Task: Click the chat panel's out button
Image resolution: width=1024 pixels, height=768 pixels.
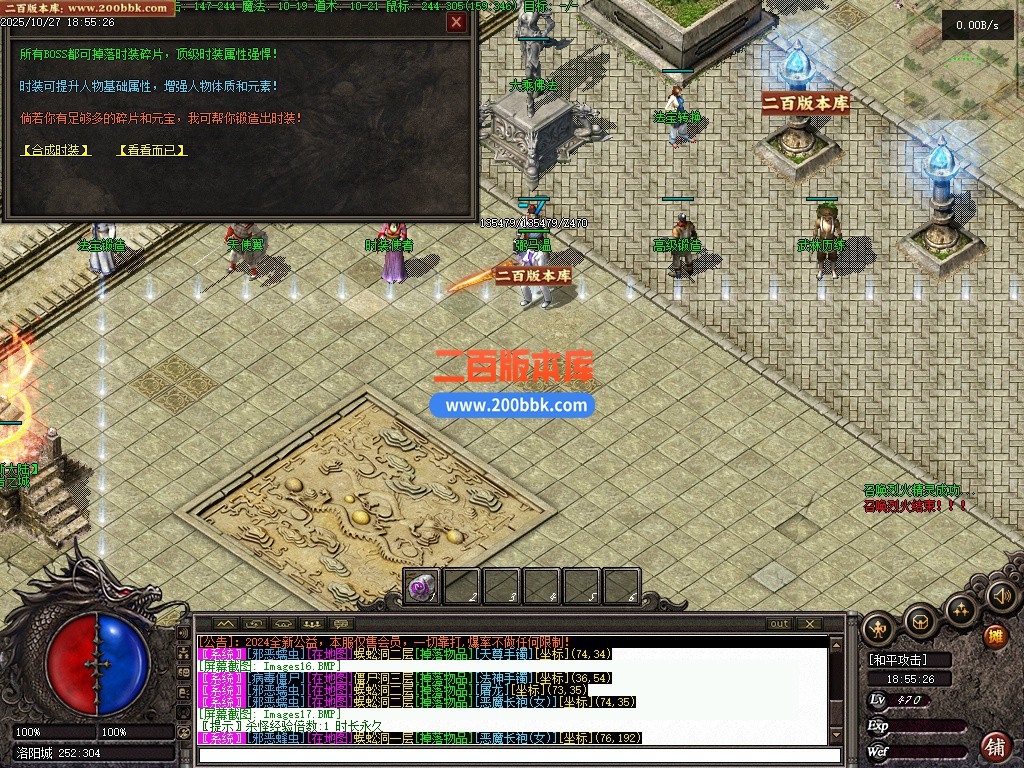Action: point(779,624)
